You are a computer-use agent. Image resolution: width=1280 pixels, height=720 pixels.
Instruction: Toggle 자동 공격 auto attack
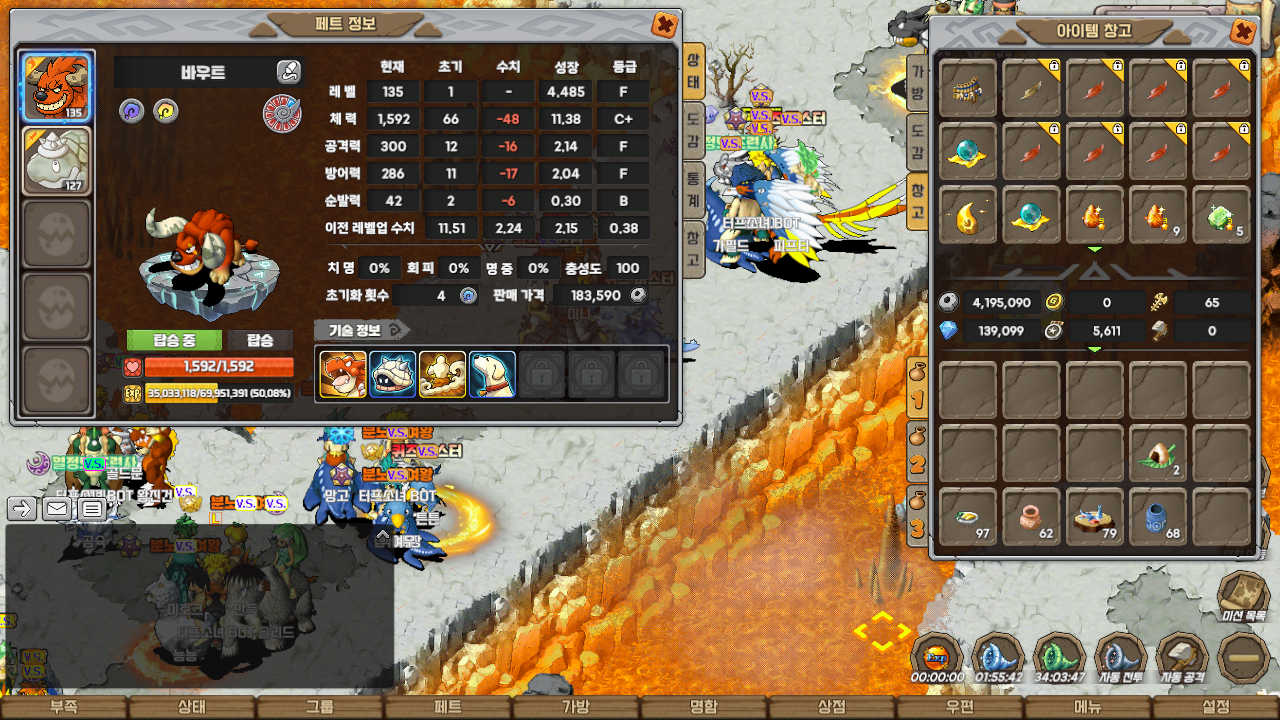(1183, 658)
